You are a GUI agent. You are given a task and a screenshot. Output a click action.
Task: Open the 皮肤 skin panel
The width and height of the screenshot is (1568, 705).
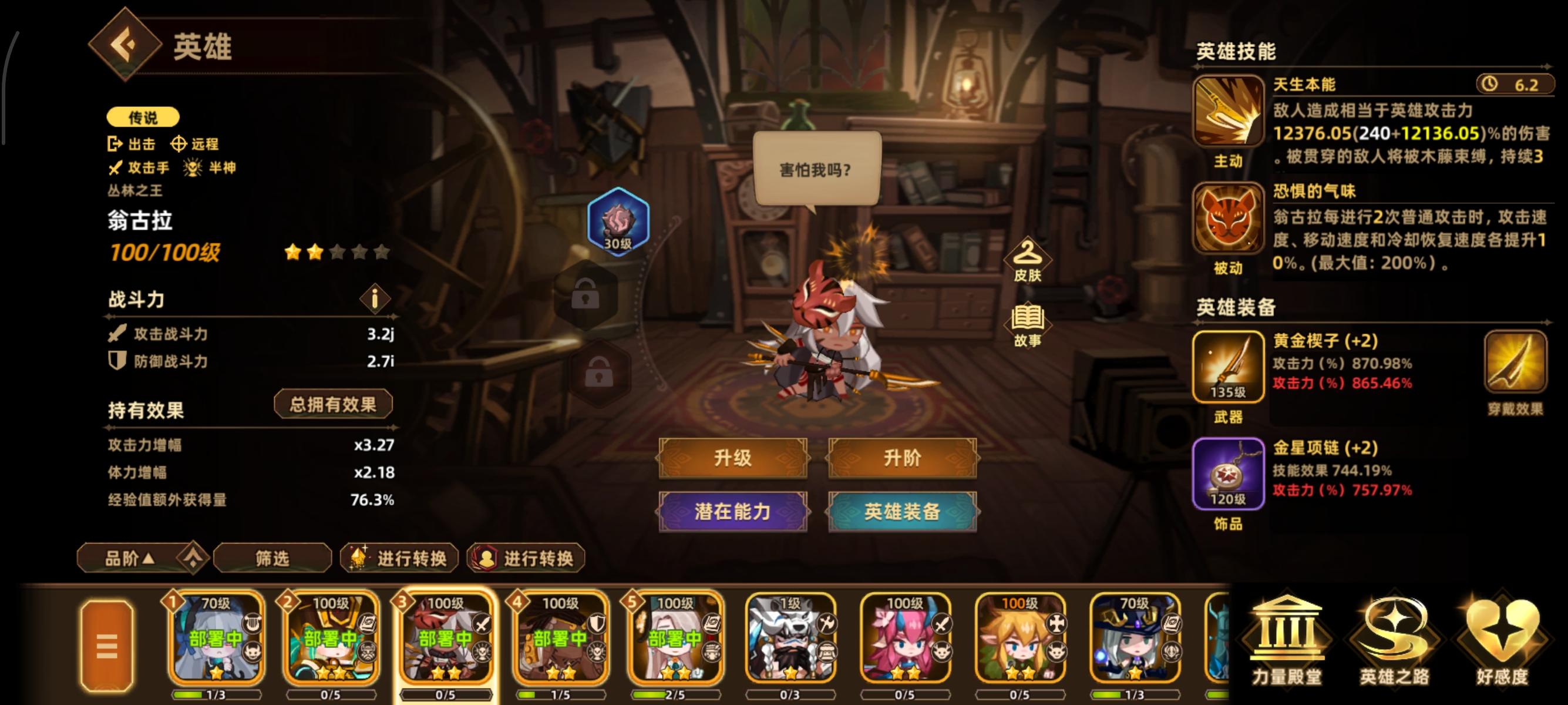pos(1028,261)
